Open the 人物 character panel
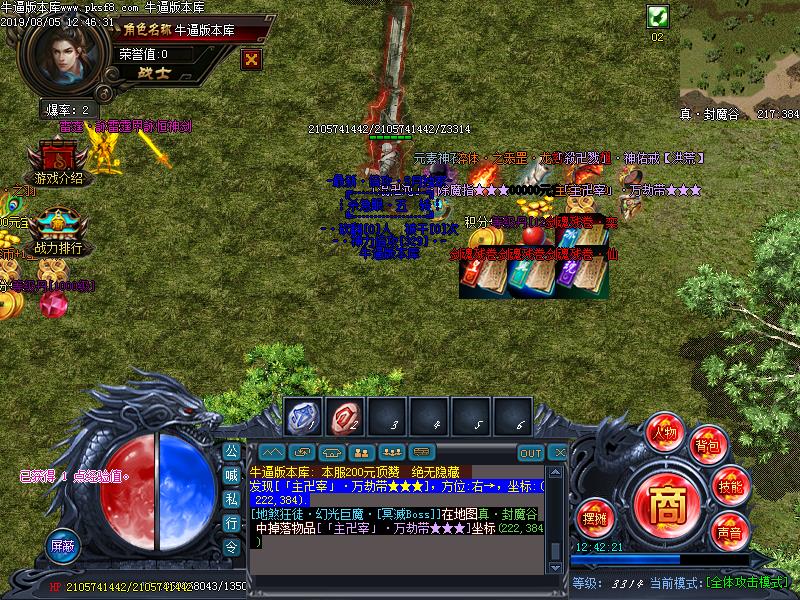This screenshot has width=800, height=600. click(664, 432)
